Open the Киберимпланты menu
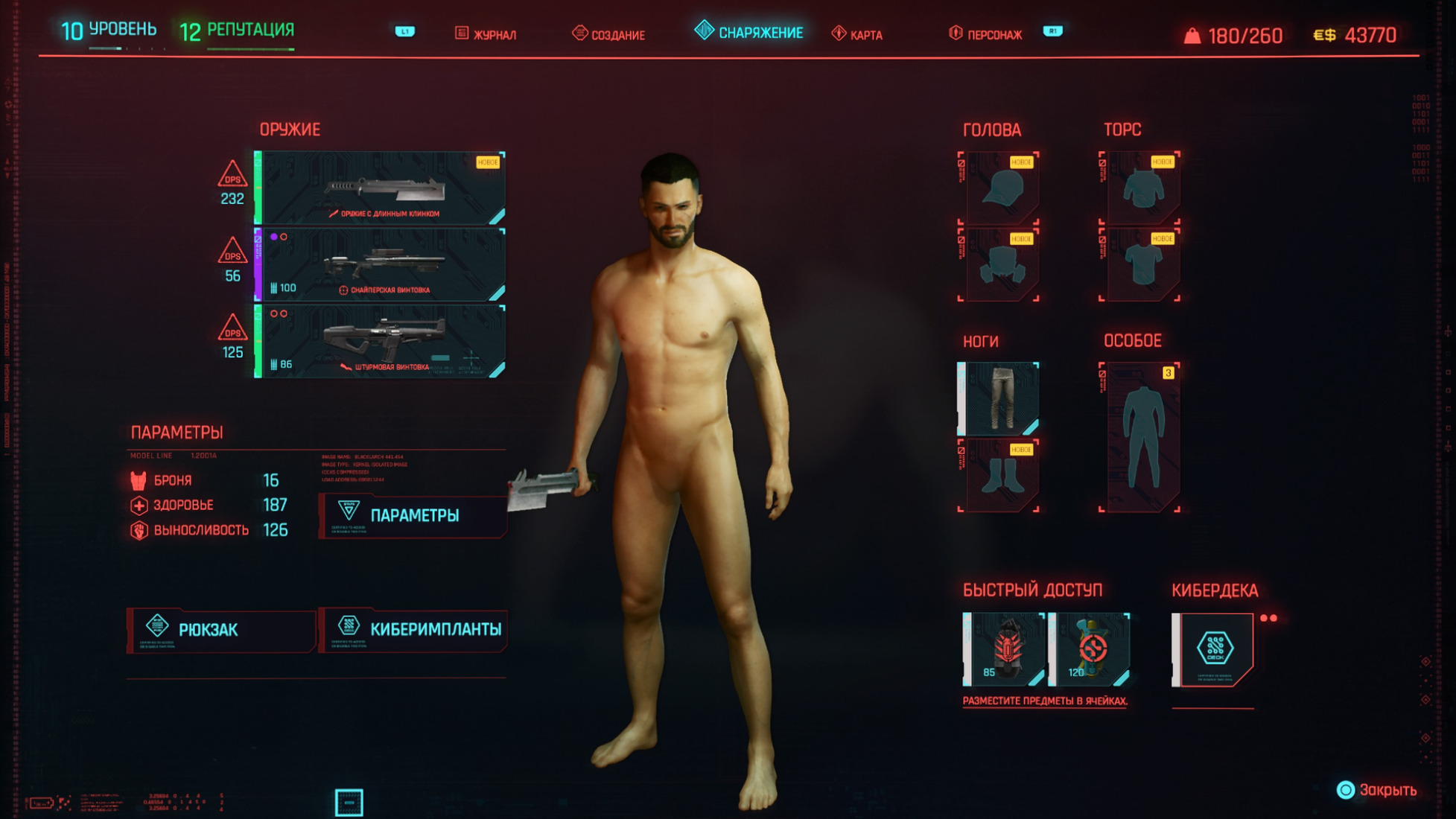The height and width of the screenshot is (819, 1456). (x=413, y=630)
